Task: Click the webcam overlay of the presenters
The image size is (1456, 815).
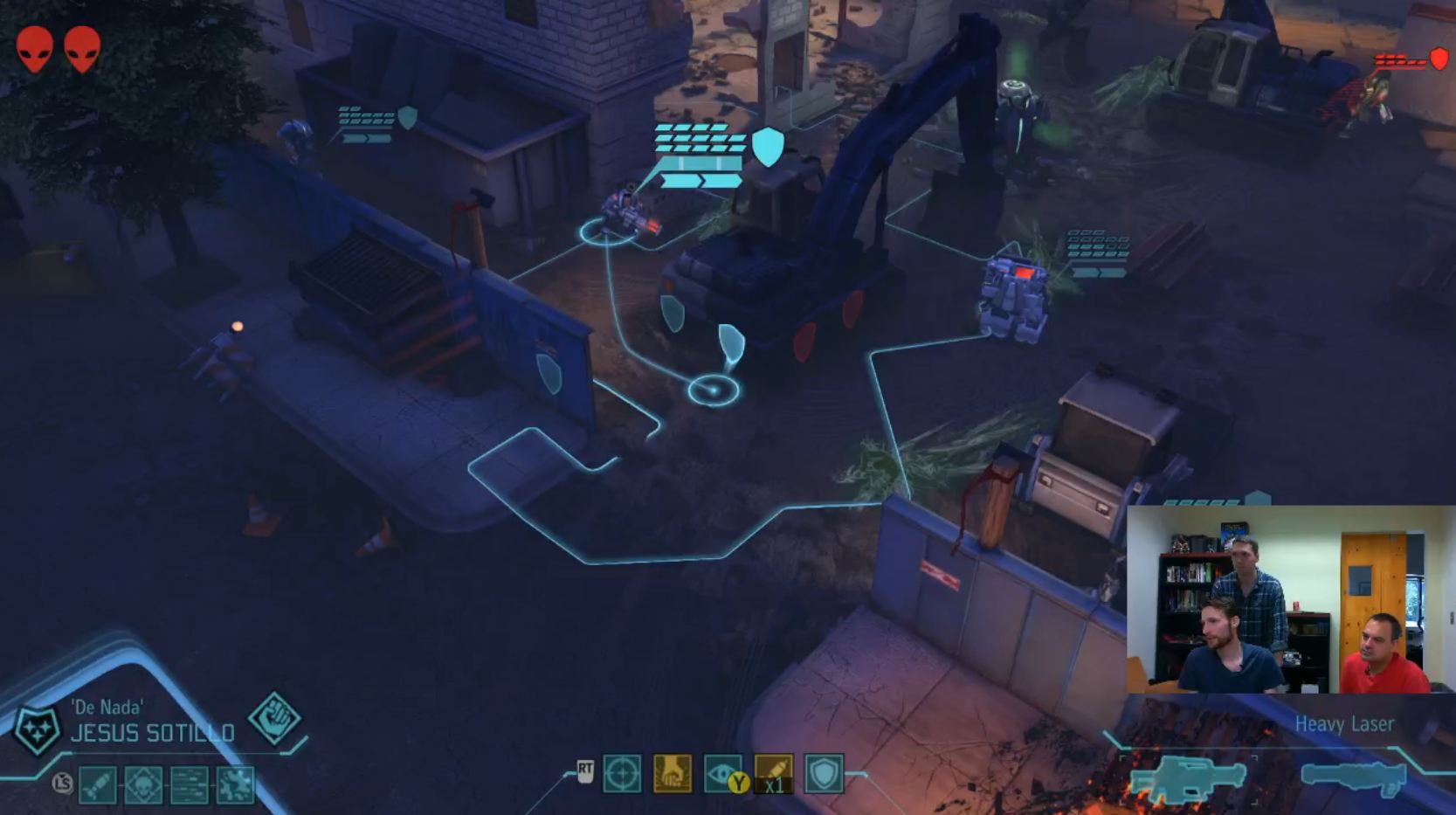Action: click(1289, 599)
